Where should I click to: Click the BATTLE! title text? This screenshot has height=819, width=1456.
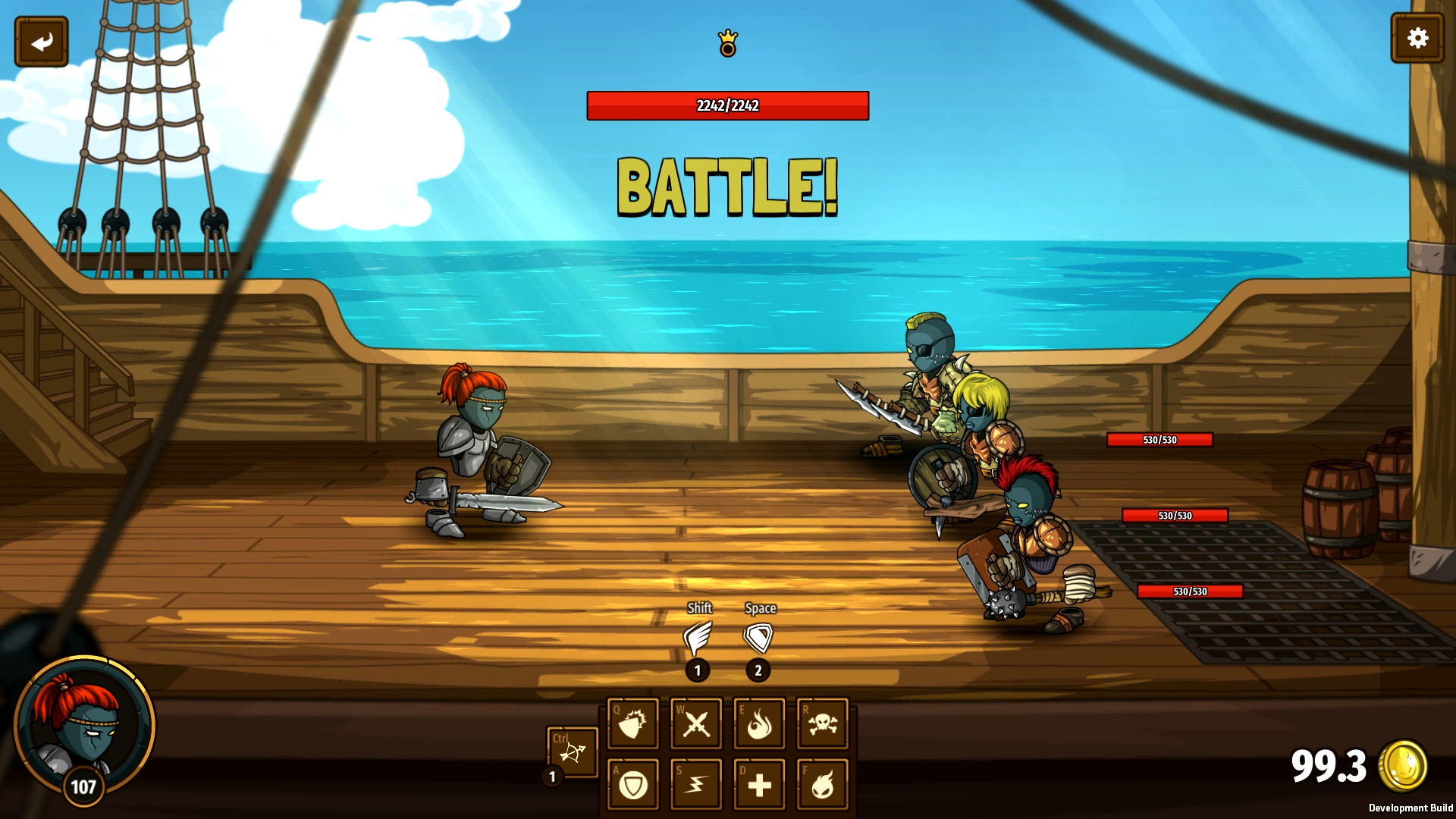pos(726,184)
